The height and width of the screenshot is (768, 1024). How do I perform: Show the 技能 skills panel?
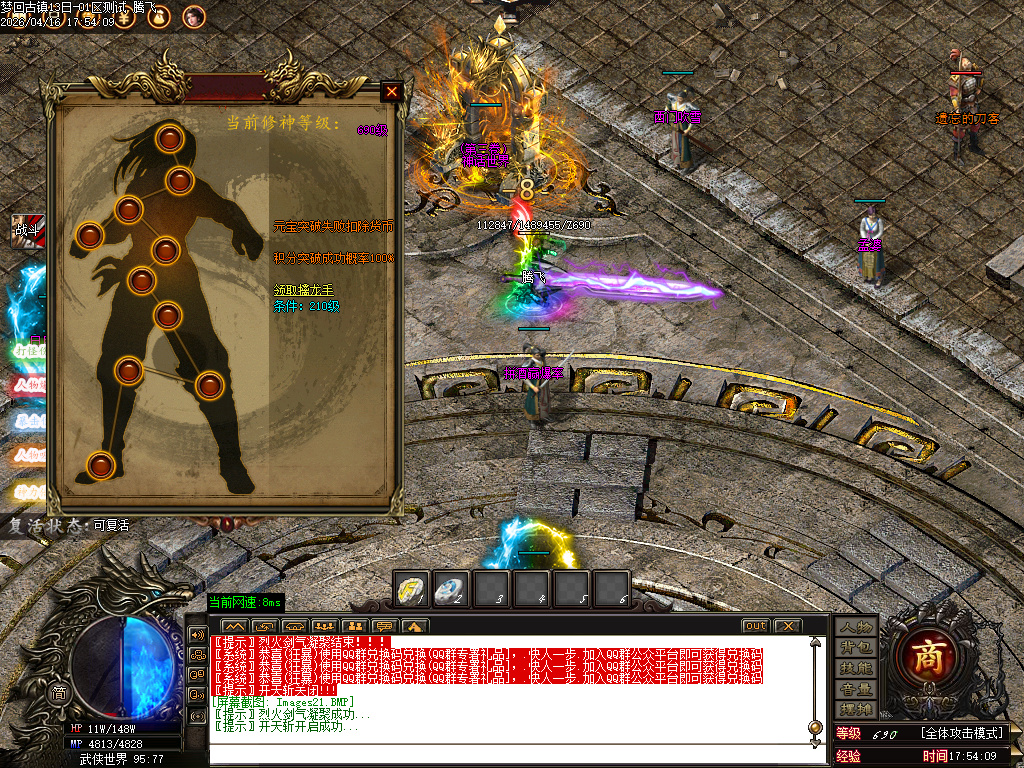point(857,668)
